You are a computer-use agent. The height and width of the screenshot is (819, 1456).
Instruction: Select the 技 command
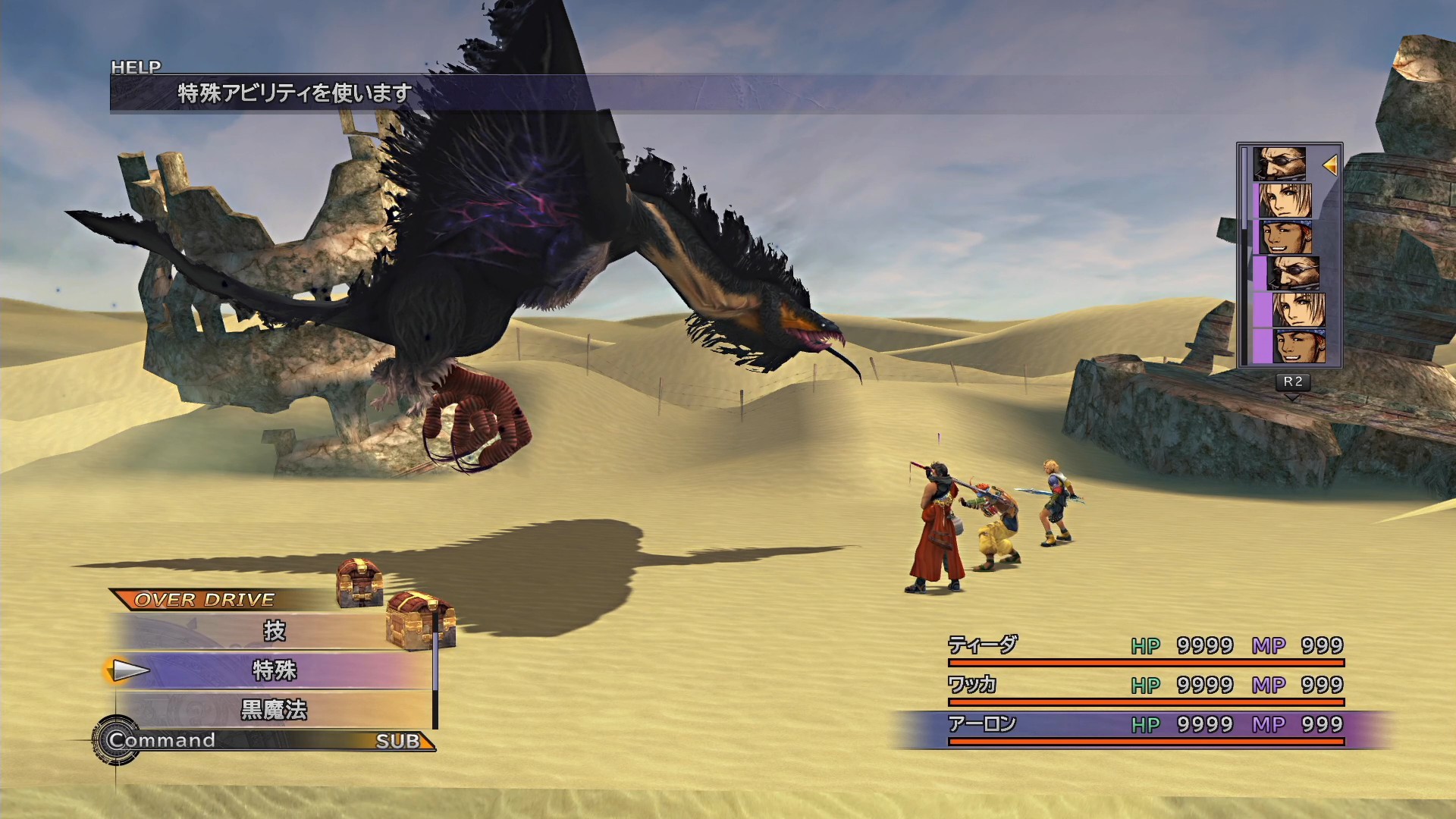point(274,631)
